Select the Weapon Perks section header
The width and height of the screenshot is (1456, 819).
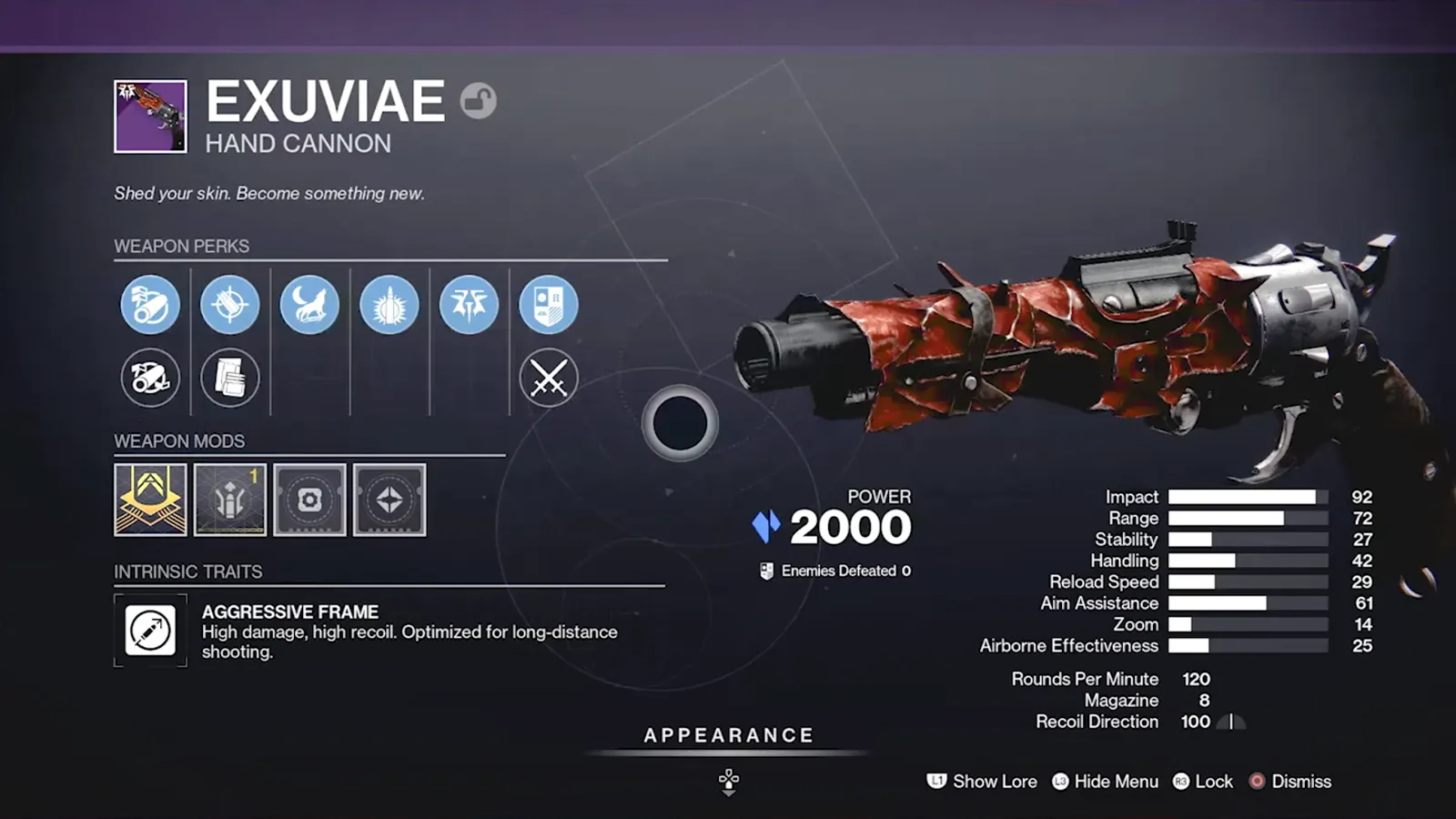pos(182,246)
